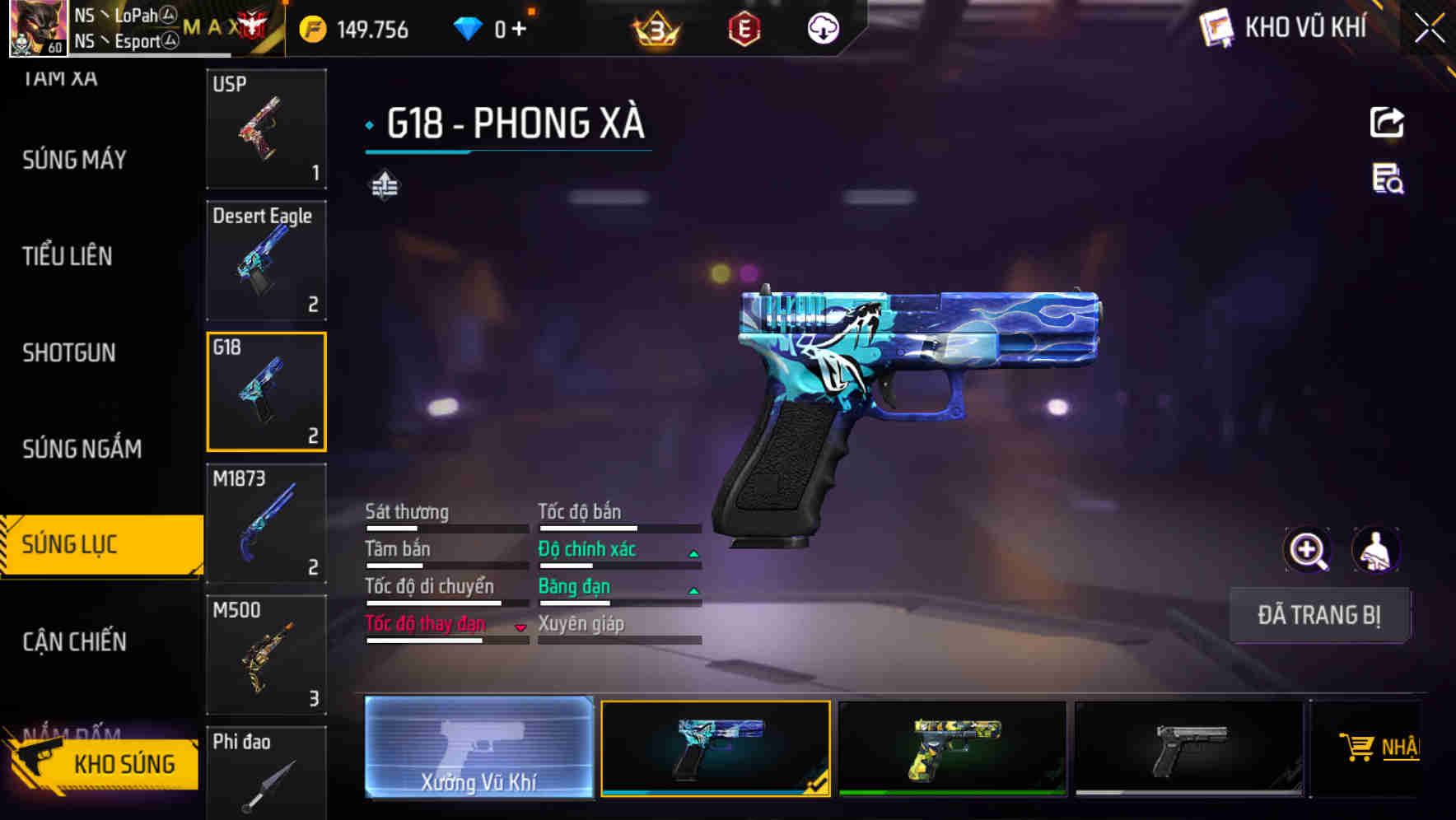Open the gold rank badge showing 3
This screenshot has width=1456, height=820.
point(655,27)
